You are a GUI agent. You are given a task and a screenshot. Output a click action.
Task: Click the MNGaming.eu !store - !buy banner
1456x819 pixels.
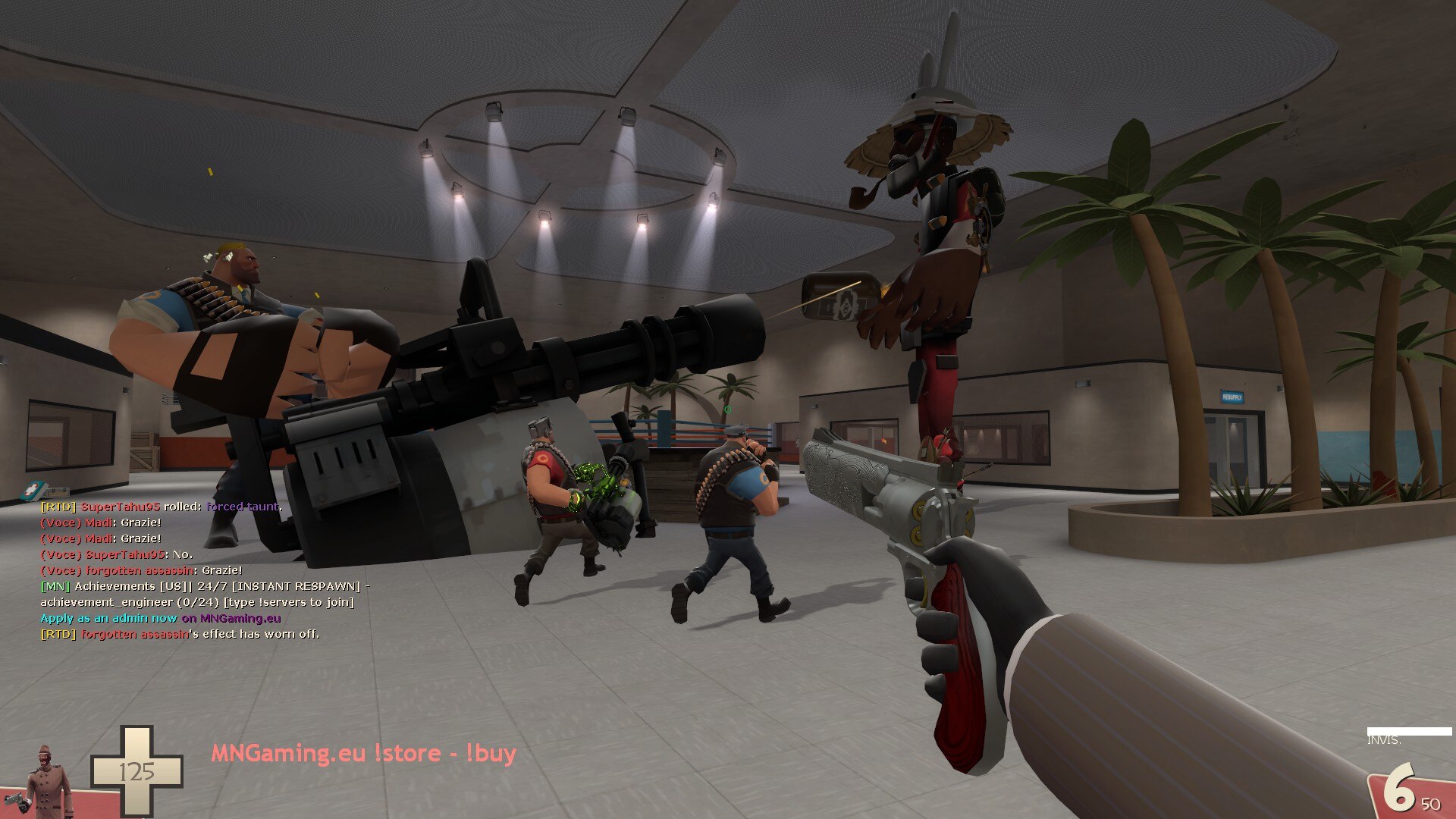363,753
